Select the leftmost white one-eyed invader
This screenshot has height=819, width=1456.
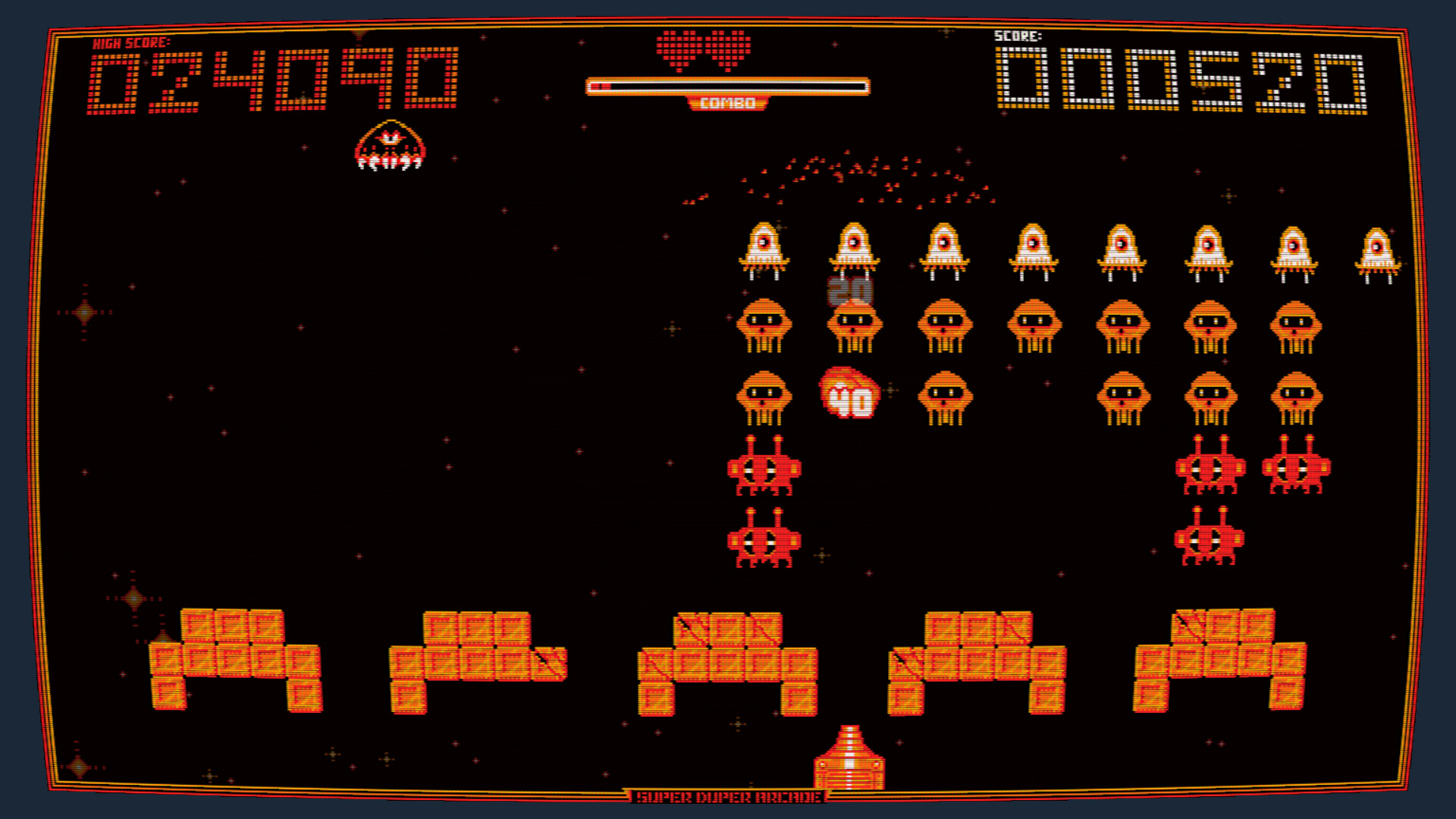[x=763, y=246]
